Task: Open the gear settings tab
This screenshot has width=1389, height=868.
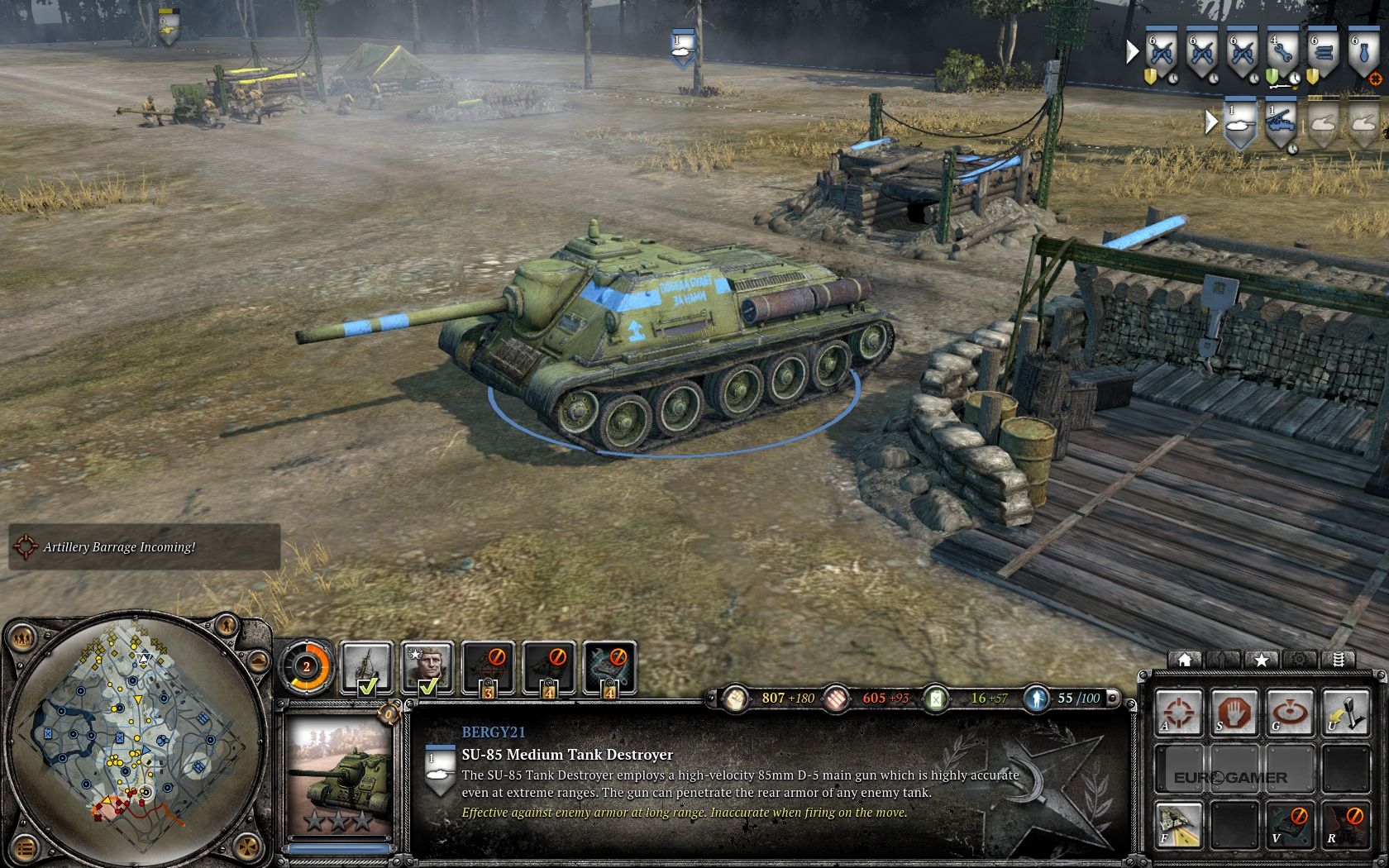Action: (1299, 660)
